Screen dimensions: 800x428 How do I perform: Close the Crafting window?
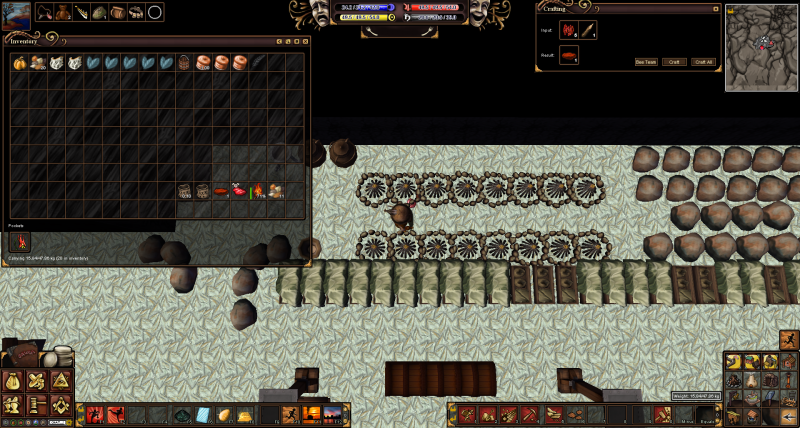click(x=716, y=9)
